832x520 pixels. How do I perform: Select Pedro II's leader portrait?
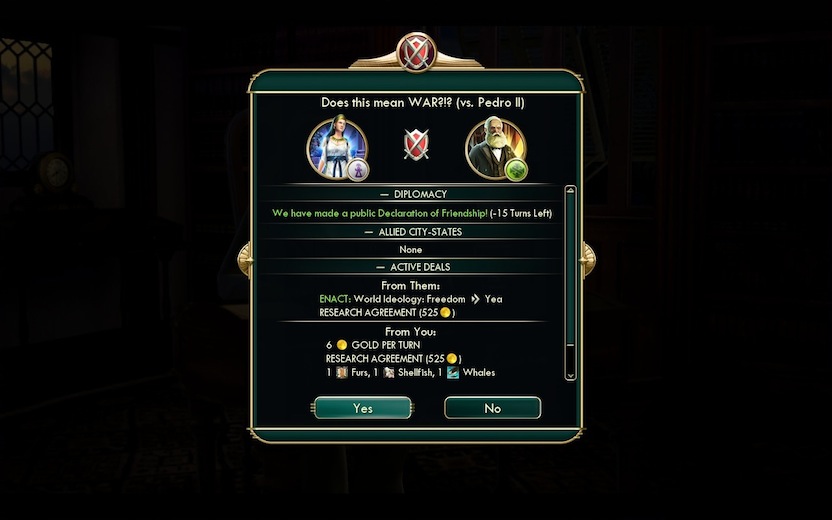point(494,148)
